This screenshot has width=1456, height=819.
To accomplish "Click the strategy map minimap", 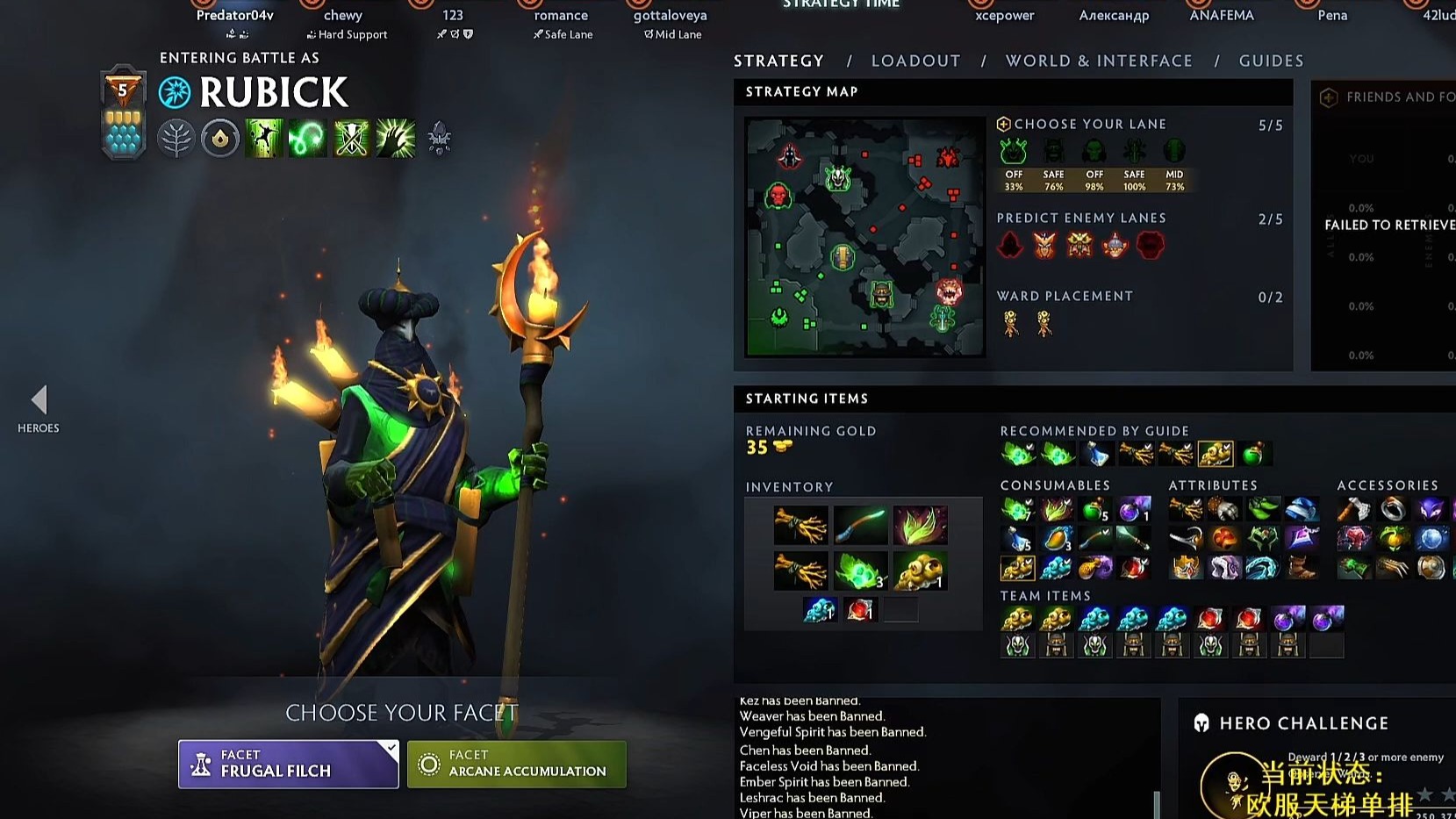I will [864, 237].
